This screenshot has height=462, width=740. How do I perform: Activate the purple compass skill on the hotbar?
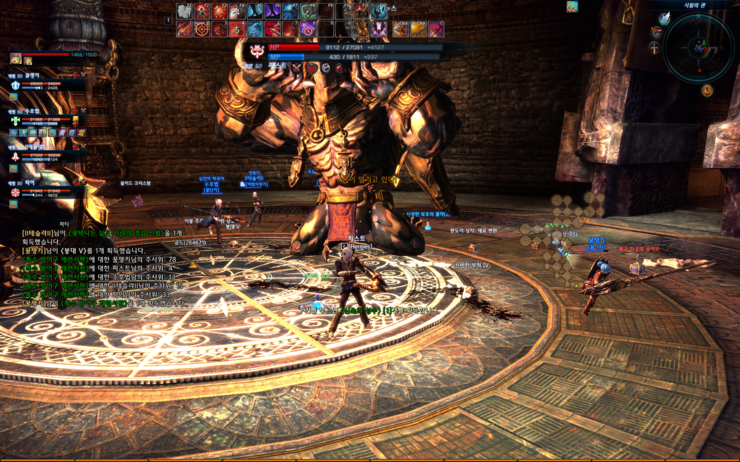pos(307,29)
